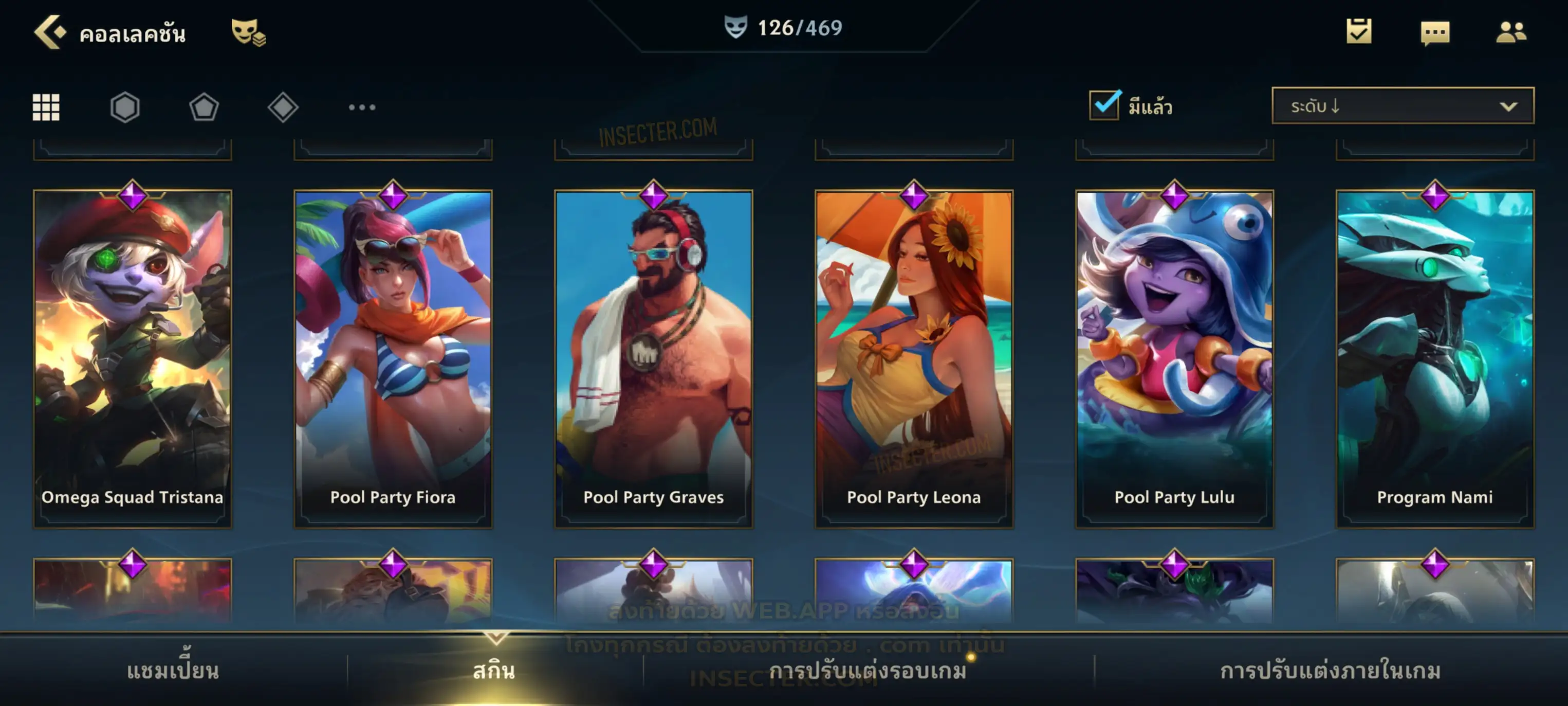Open the sort order dropdown
Viewport: 1568px width, 706px height.
coord(1403,106)
